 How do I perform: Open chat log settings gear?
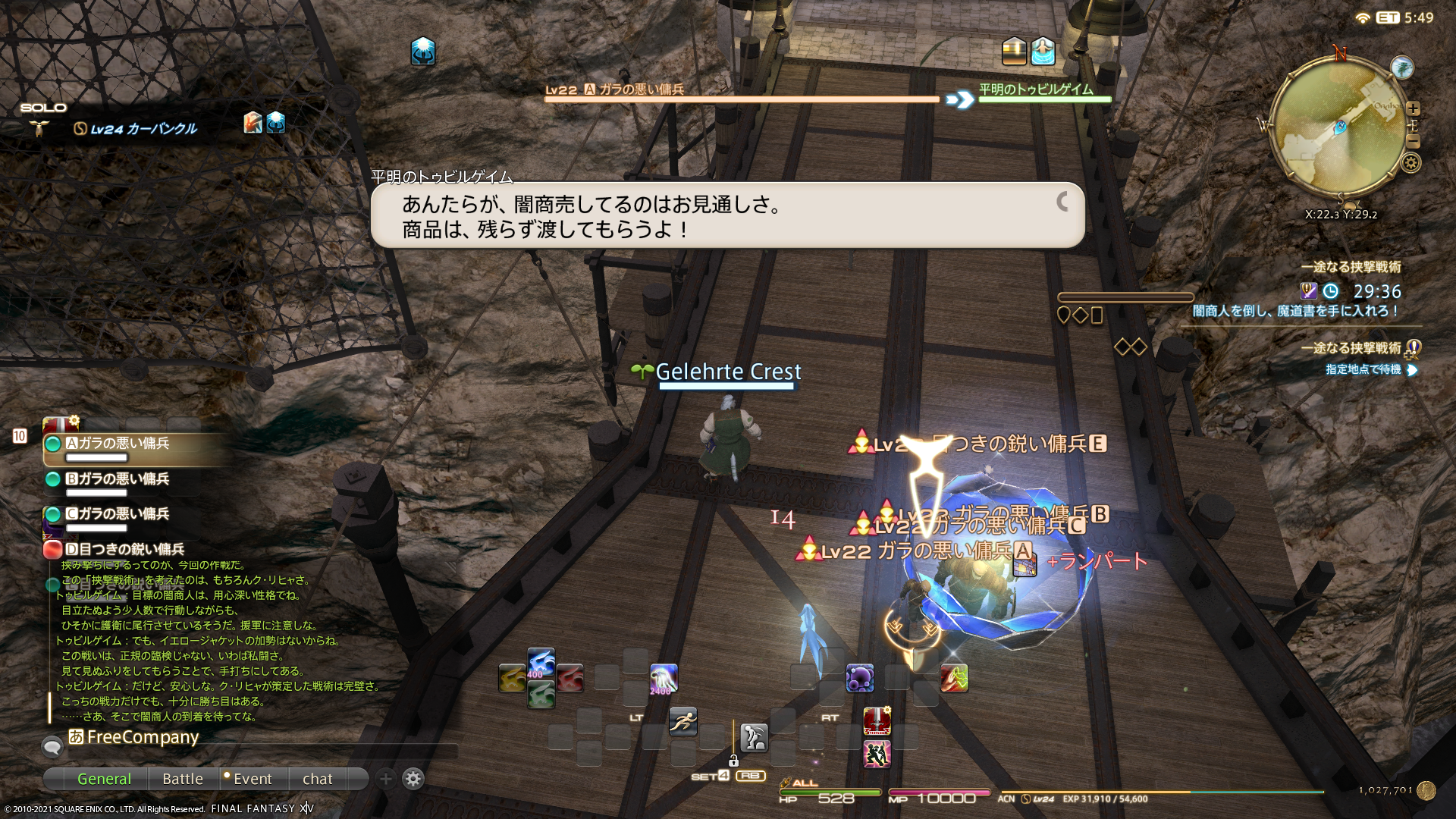413,779
